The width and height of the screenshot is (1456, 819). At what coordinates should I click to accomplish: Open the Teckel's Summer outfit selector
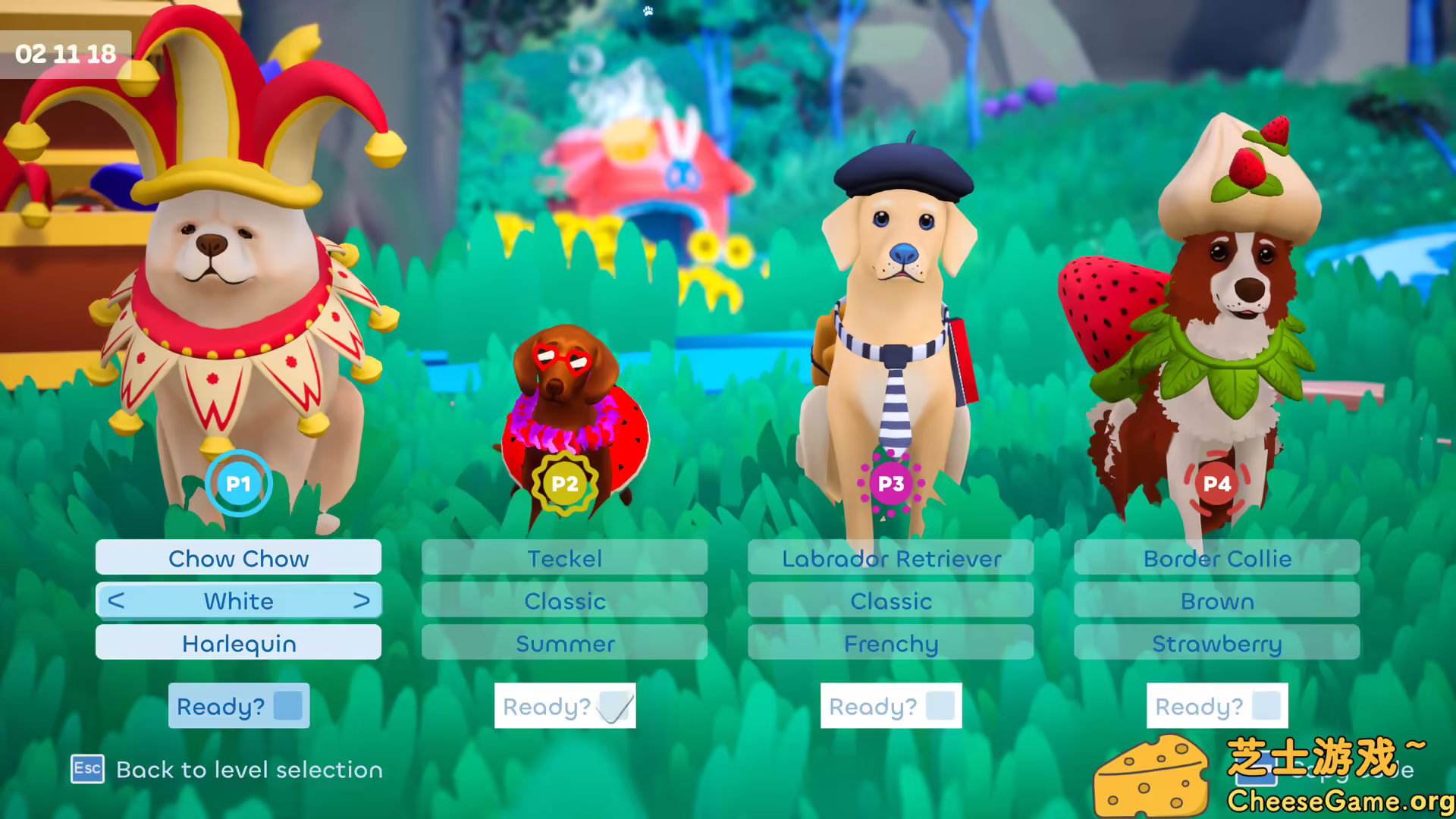(x=564, y=644)
